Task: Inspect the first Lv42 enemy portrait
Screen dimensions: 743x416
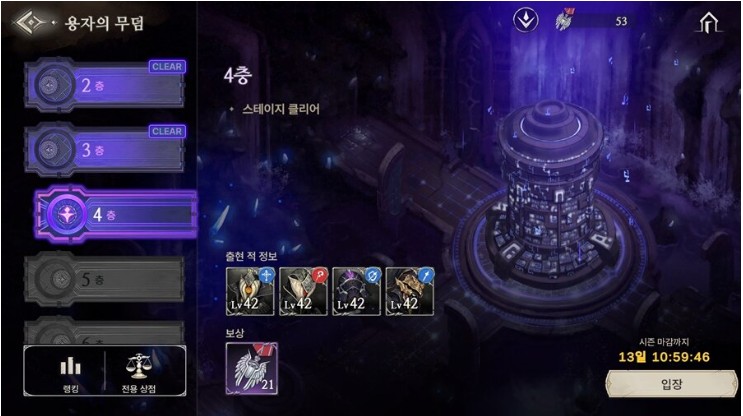Action: (249, 291)
